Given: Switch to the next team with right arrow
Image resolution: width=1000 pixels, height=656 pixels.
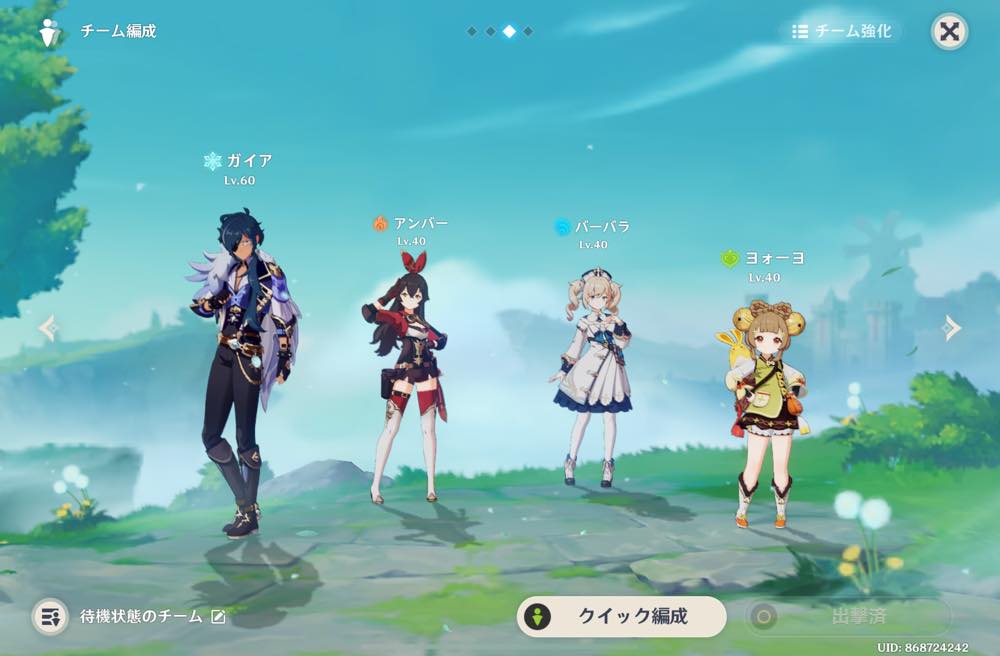Looking at the screenshot, I should point(952,328).
